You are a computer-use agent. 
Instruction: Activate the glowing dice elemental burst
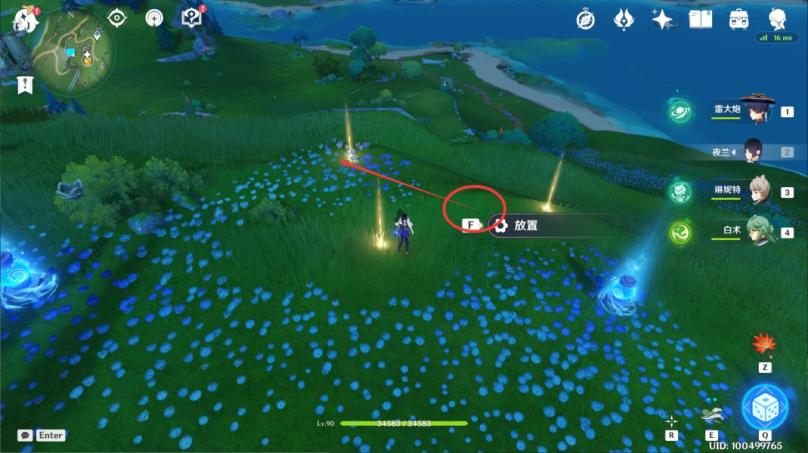[x=765, y=405]
